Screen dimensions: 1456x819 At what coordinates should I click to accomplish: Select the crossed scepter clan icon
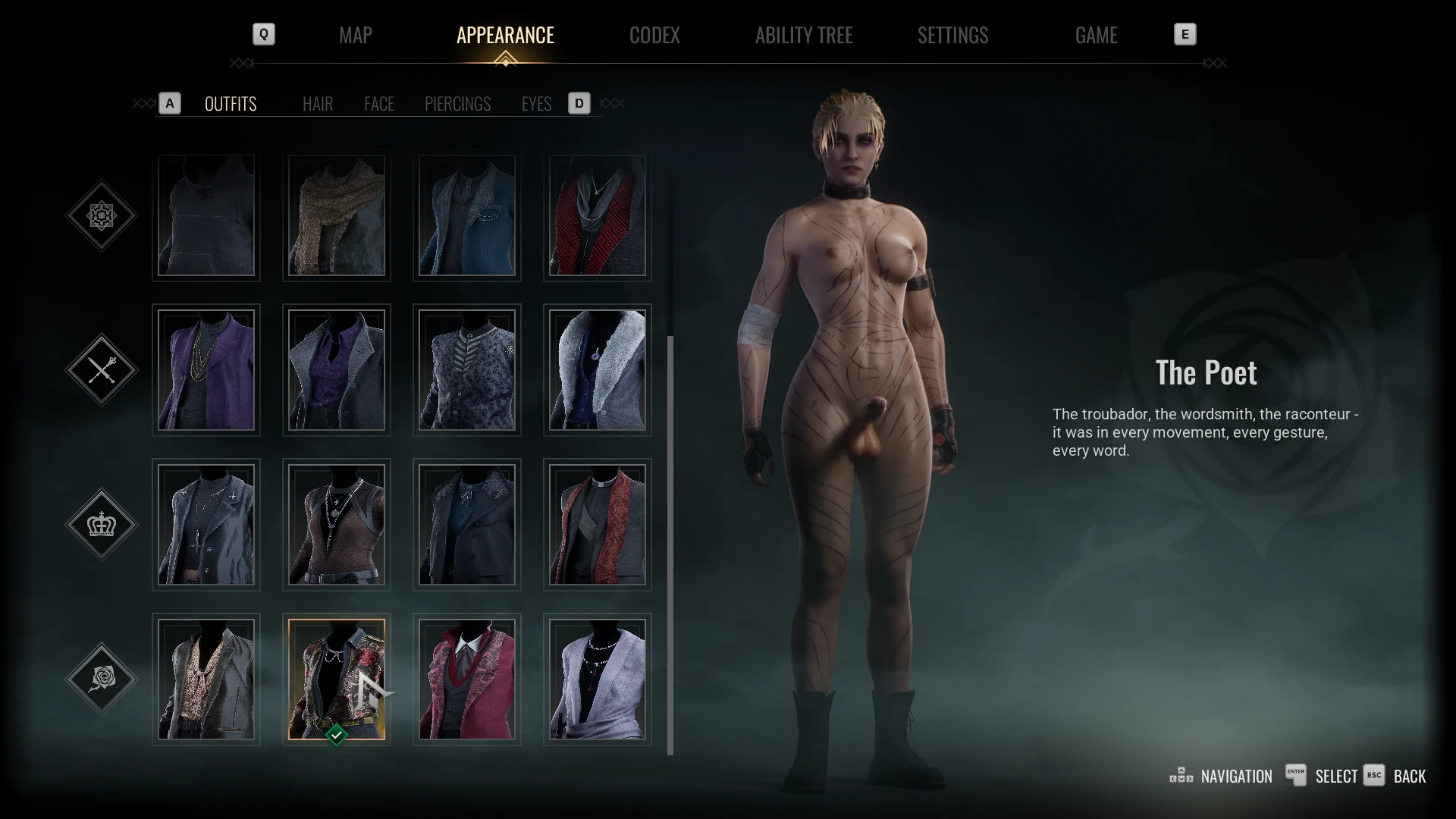(102, 370)
